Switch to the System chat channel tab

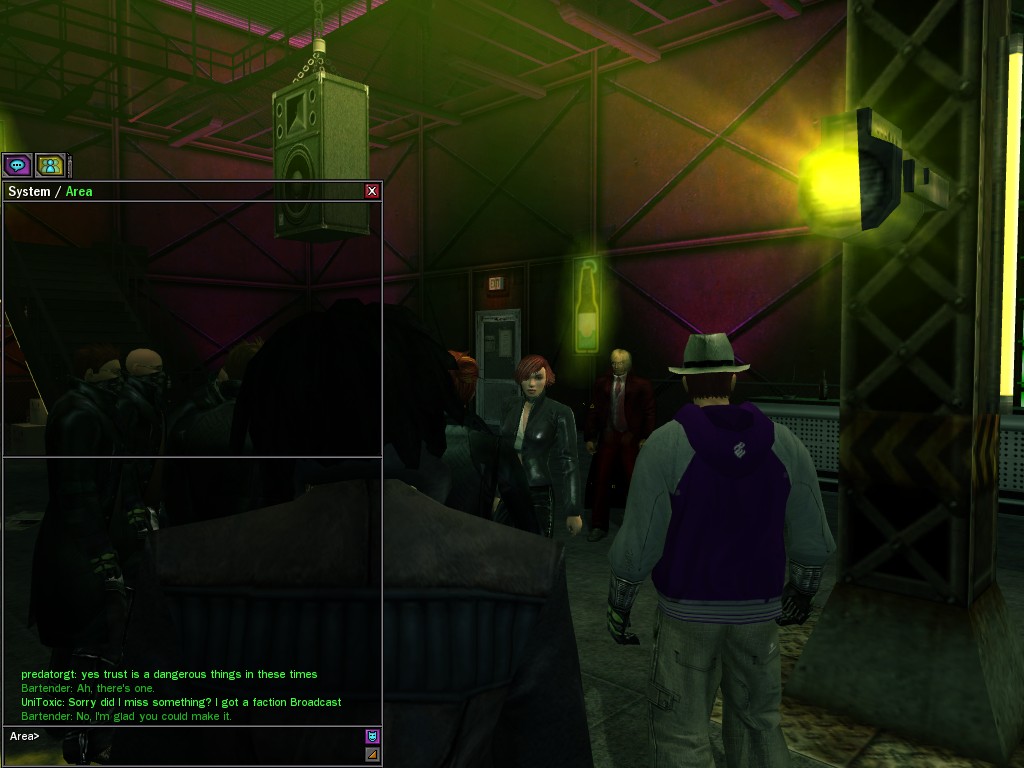(28, 191)
